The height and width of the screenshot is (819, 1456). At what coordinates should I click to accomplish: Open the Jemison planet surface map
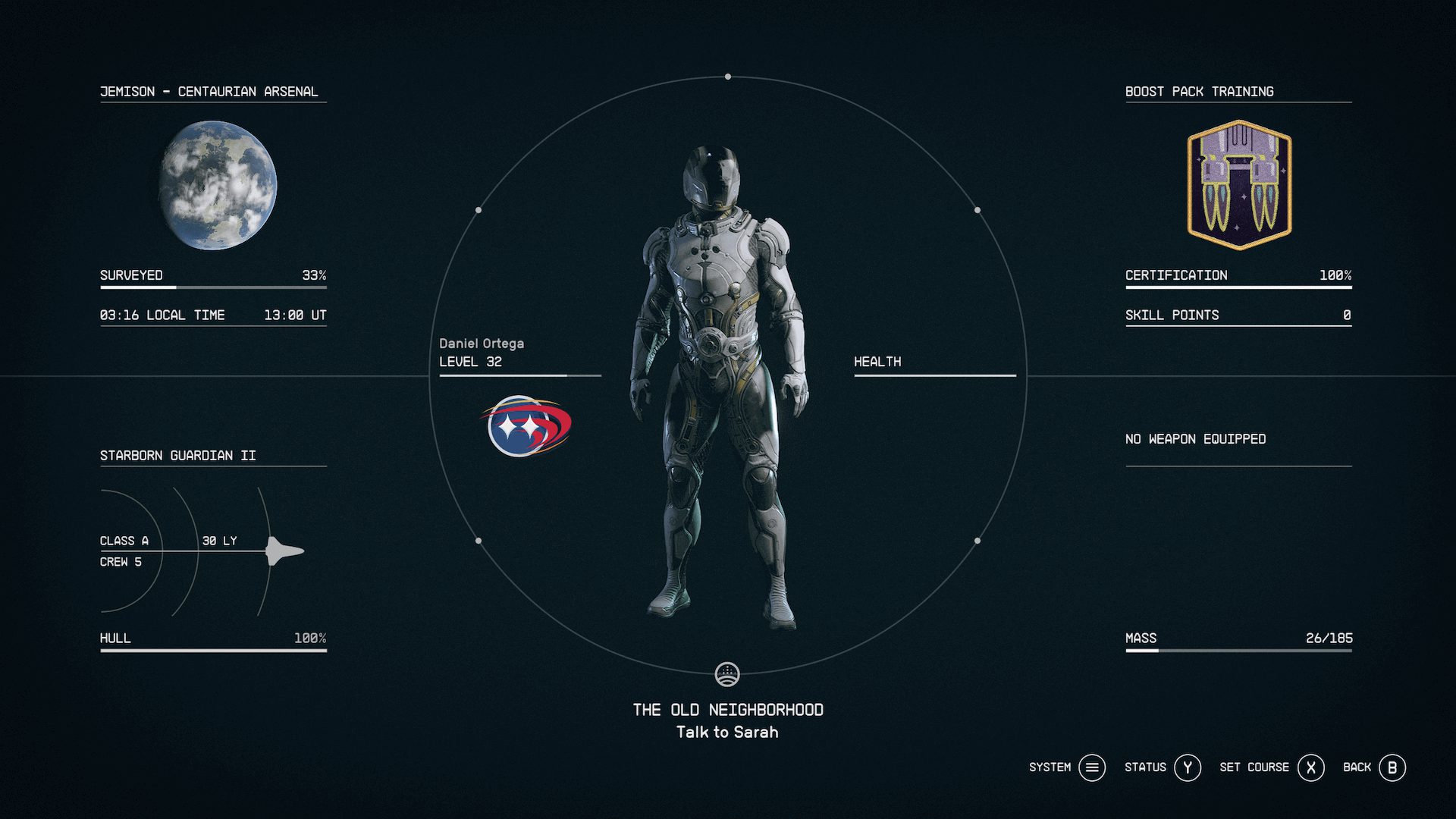point(218,186)
